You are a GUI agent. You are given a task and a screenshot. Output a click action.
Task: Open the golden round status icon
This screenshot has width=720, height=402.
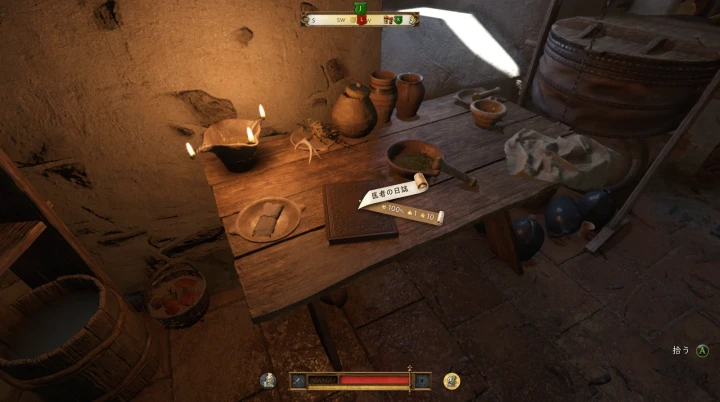click(x=452, y=380)
